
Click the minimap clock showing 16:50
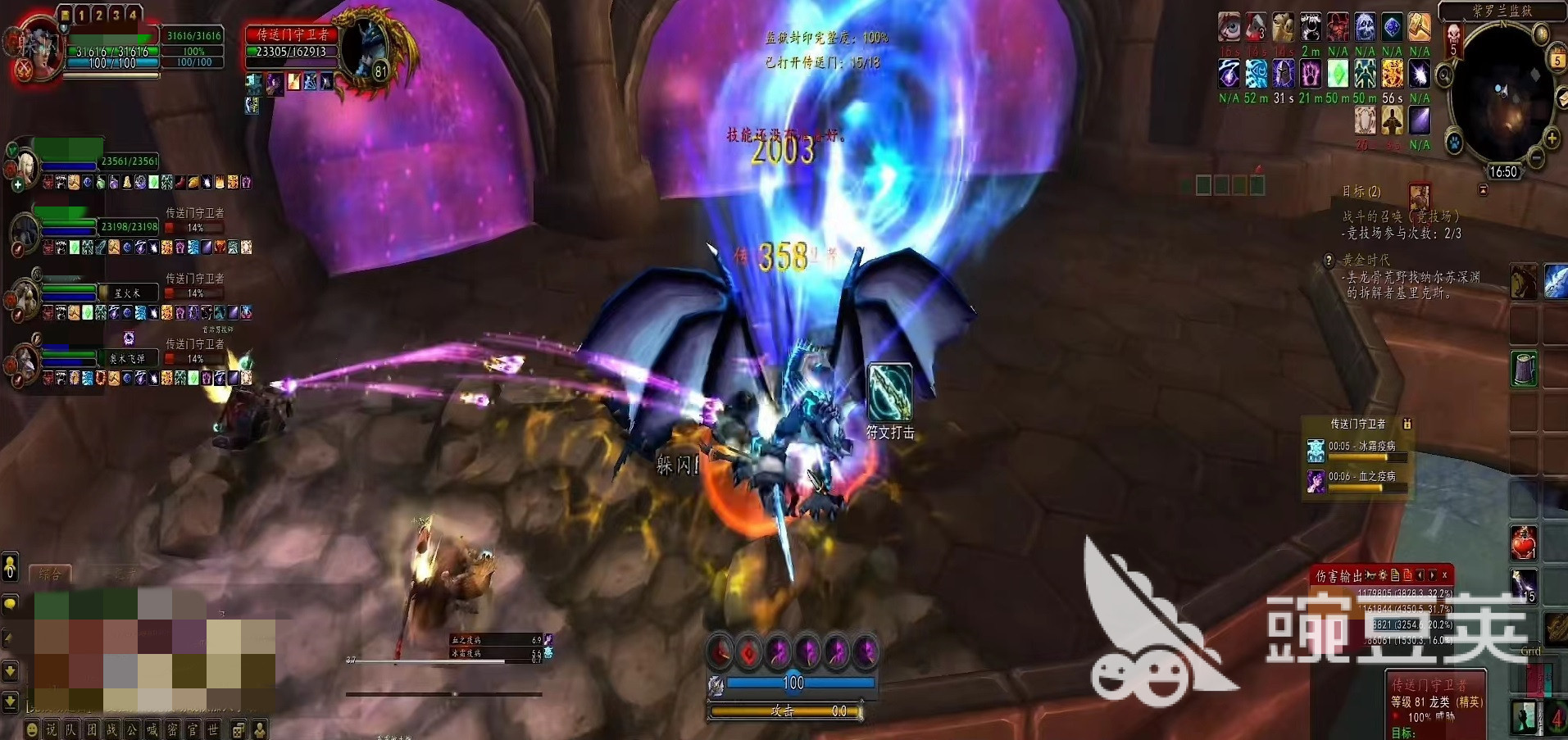click(1503, 172)
